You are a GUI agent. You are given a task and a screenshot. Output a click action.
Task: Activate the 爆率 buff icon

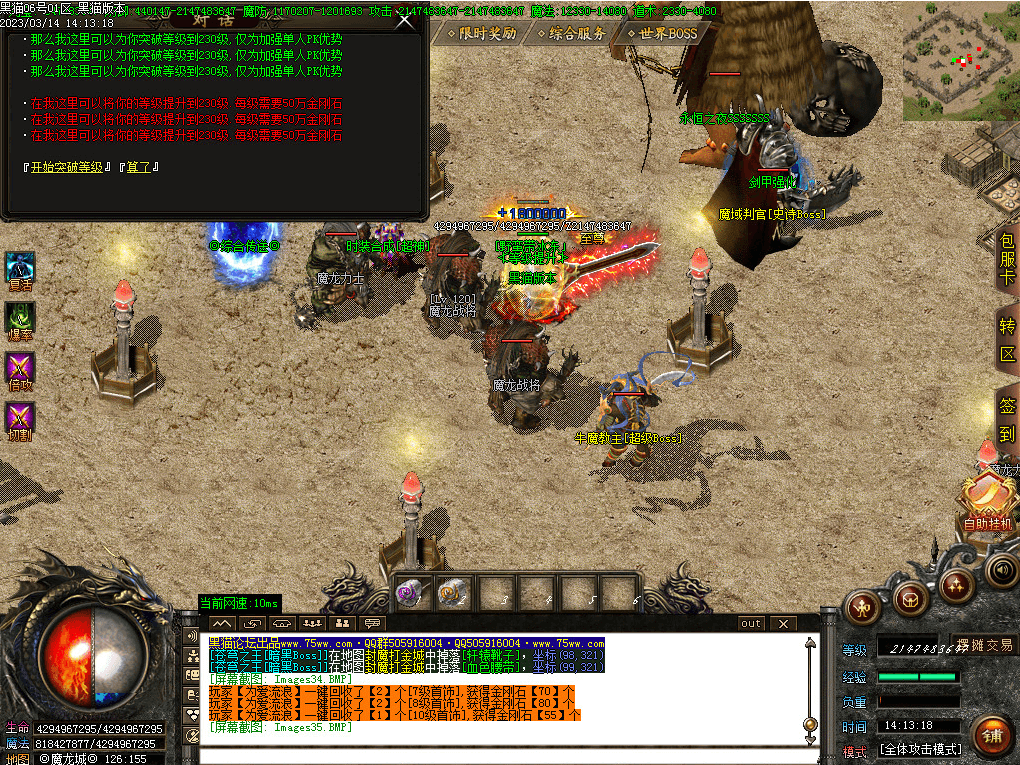21,318
